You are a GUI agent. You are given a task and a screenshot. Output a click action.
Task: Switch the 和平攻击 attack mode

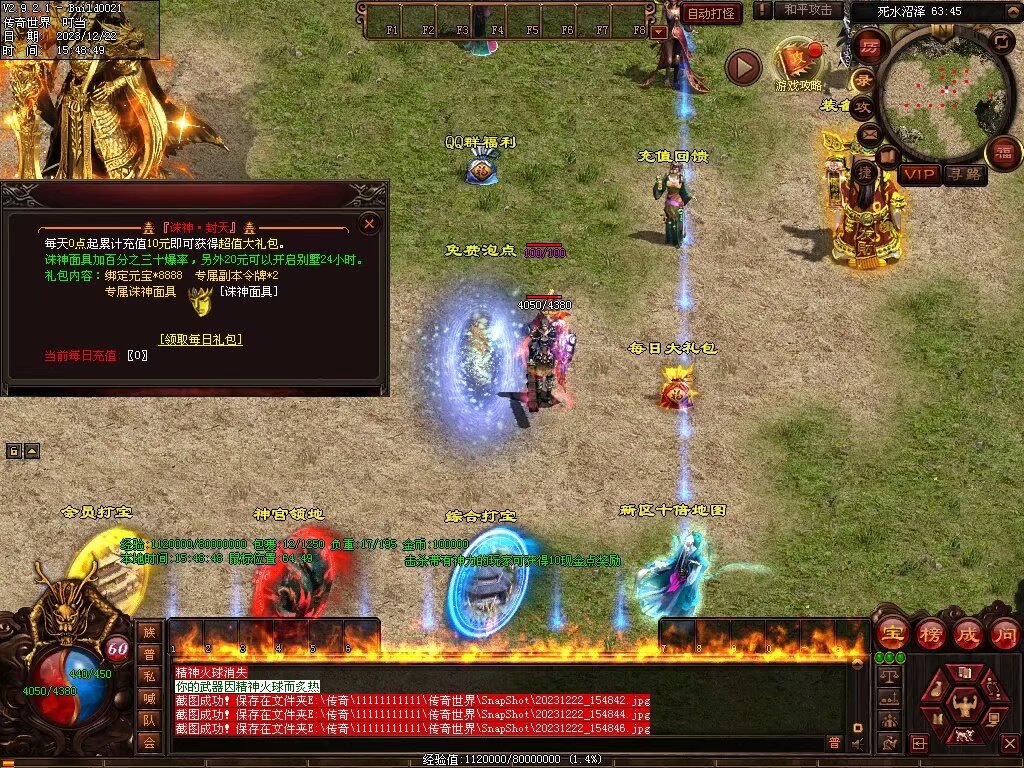[x=808, y=10]
